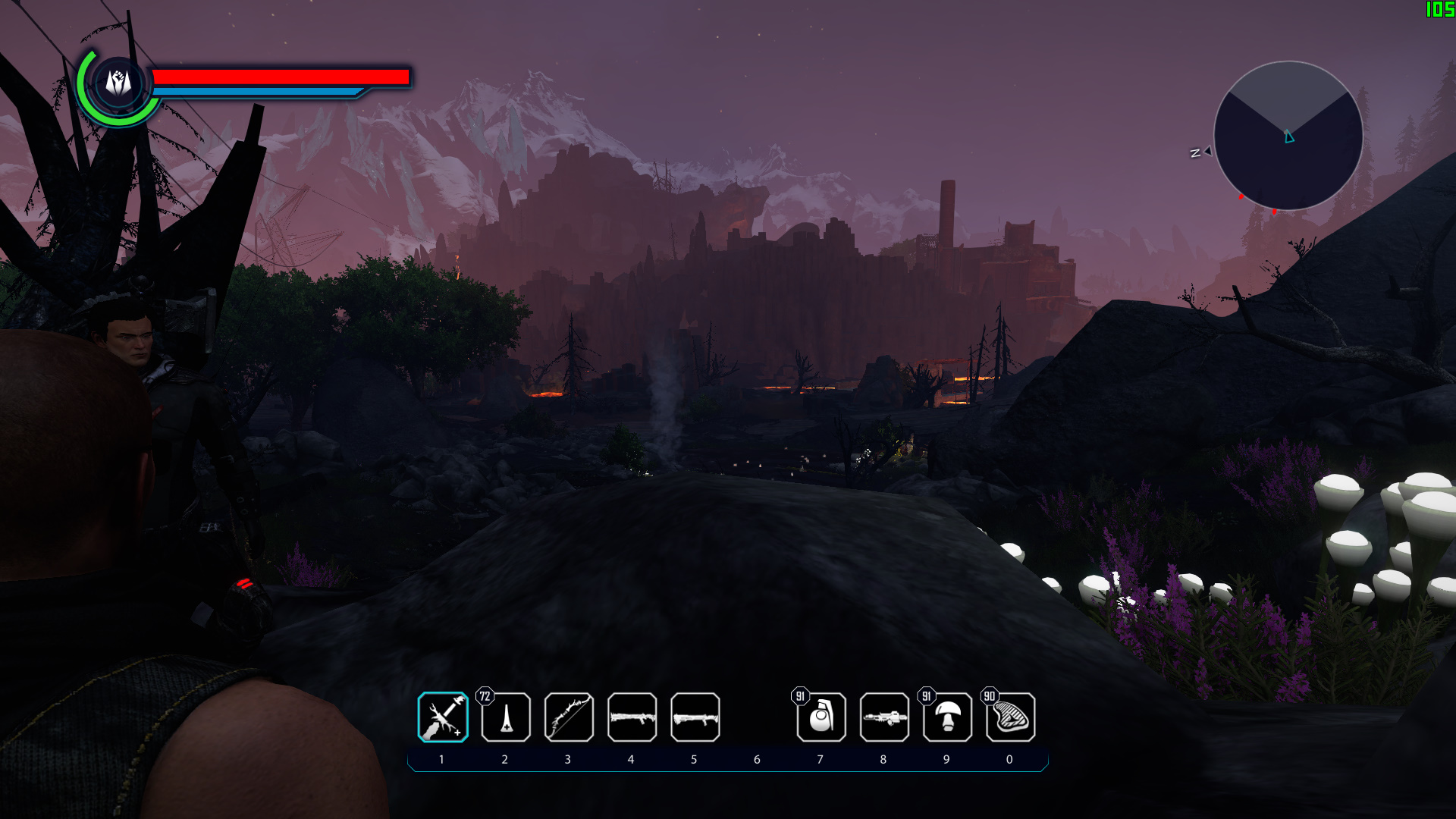Select the healing elixir in slot 2

pos(507,717)
